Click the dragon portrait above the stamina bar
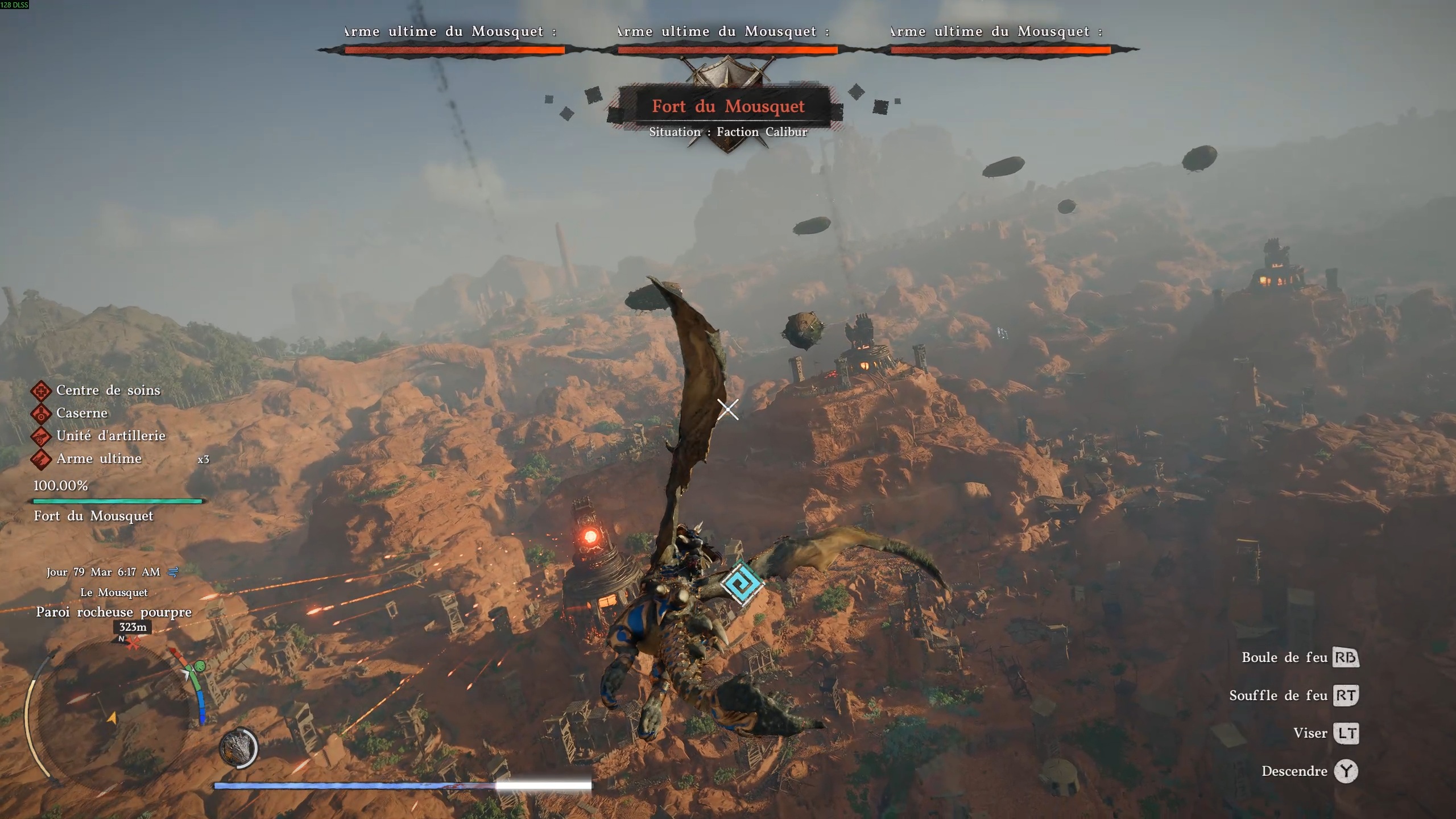 (x=239, y=750)
